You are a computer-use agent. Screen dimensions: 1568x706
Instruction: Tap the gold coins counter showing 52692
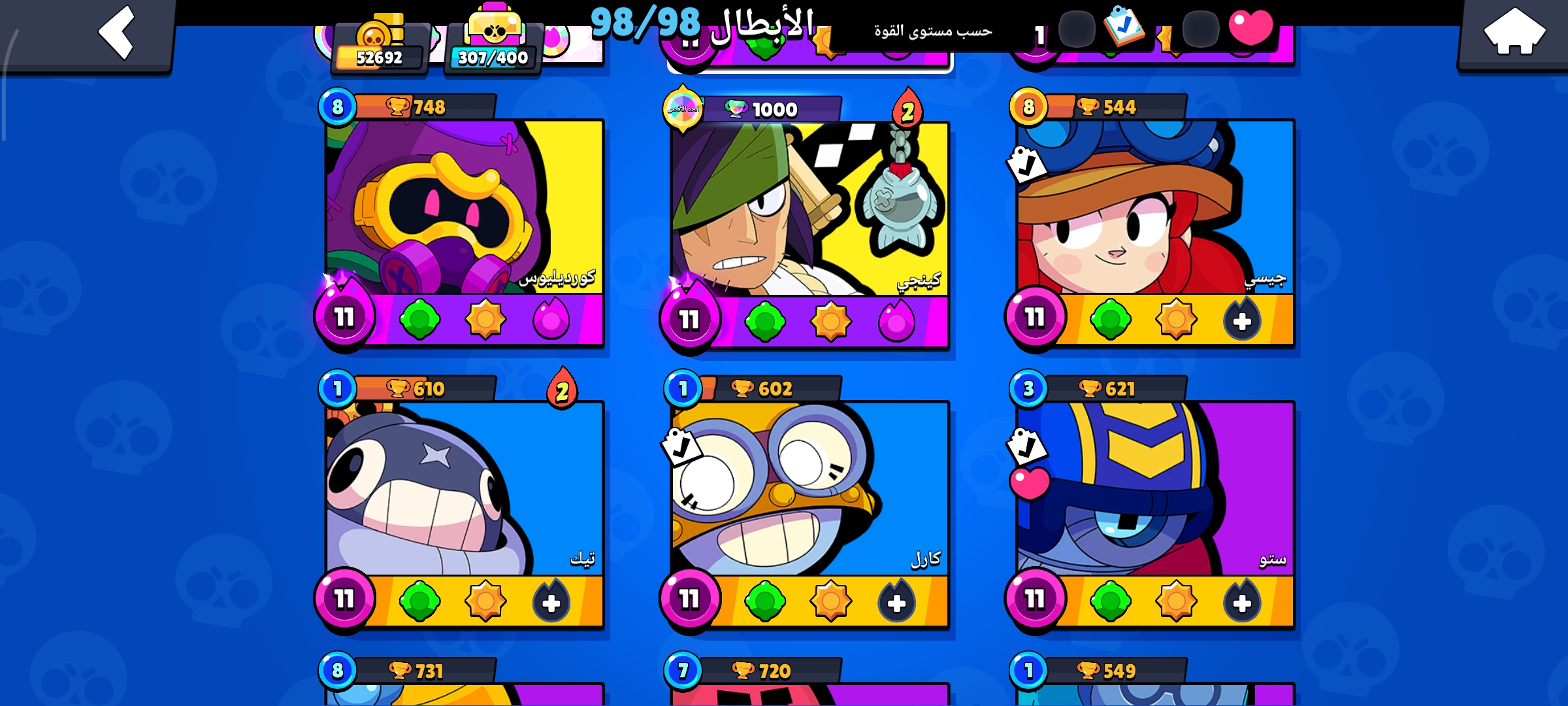(x=380, y=47)
